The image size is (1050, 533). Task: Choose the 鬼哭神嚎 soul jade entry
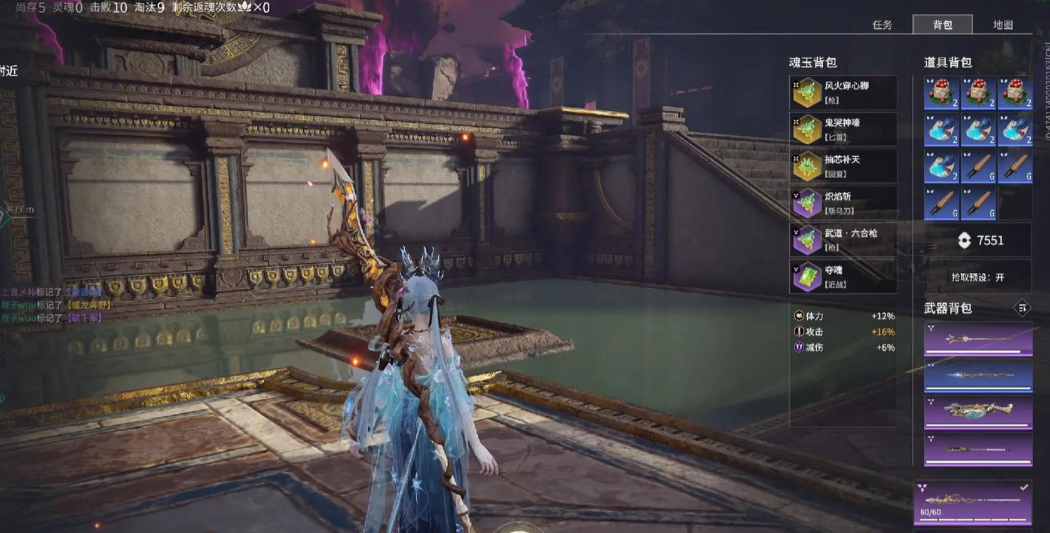coord(843,129)
